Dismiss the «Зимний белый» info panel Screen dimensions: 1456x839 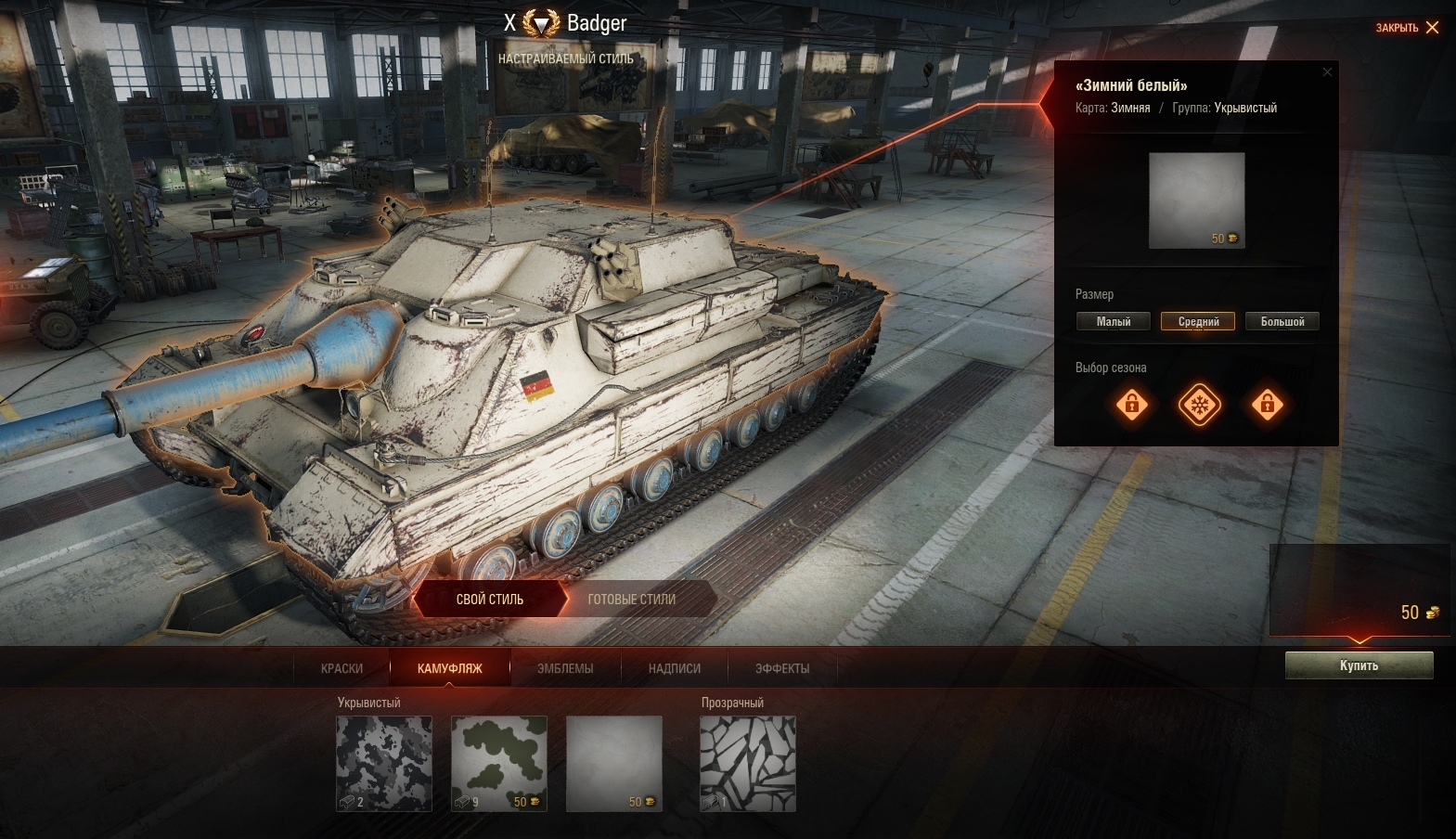(1327, 72)
